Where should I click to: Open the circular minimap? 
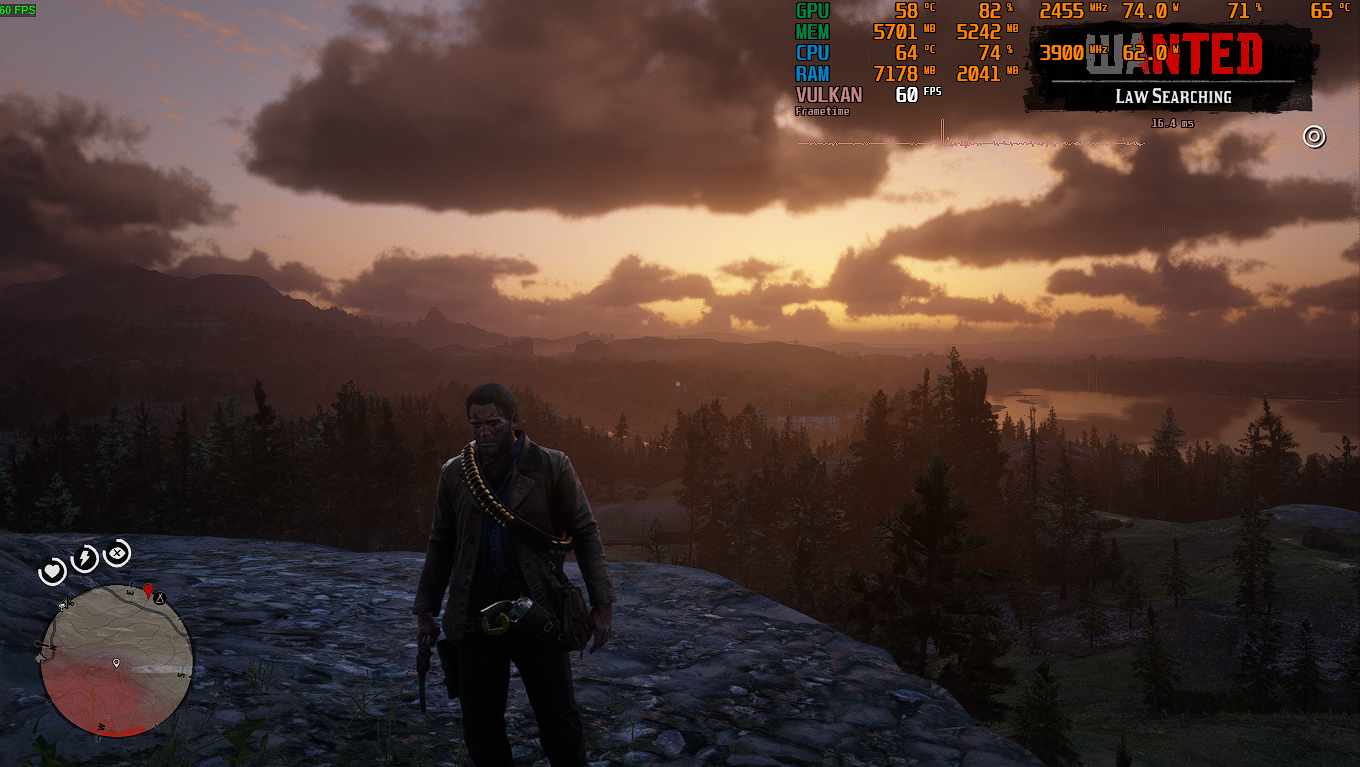(x=116, y=660)
